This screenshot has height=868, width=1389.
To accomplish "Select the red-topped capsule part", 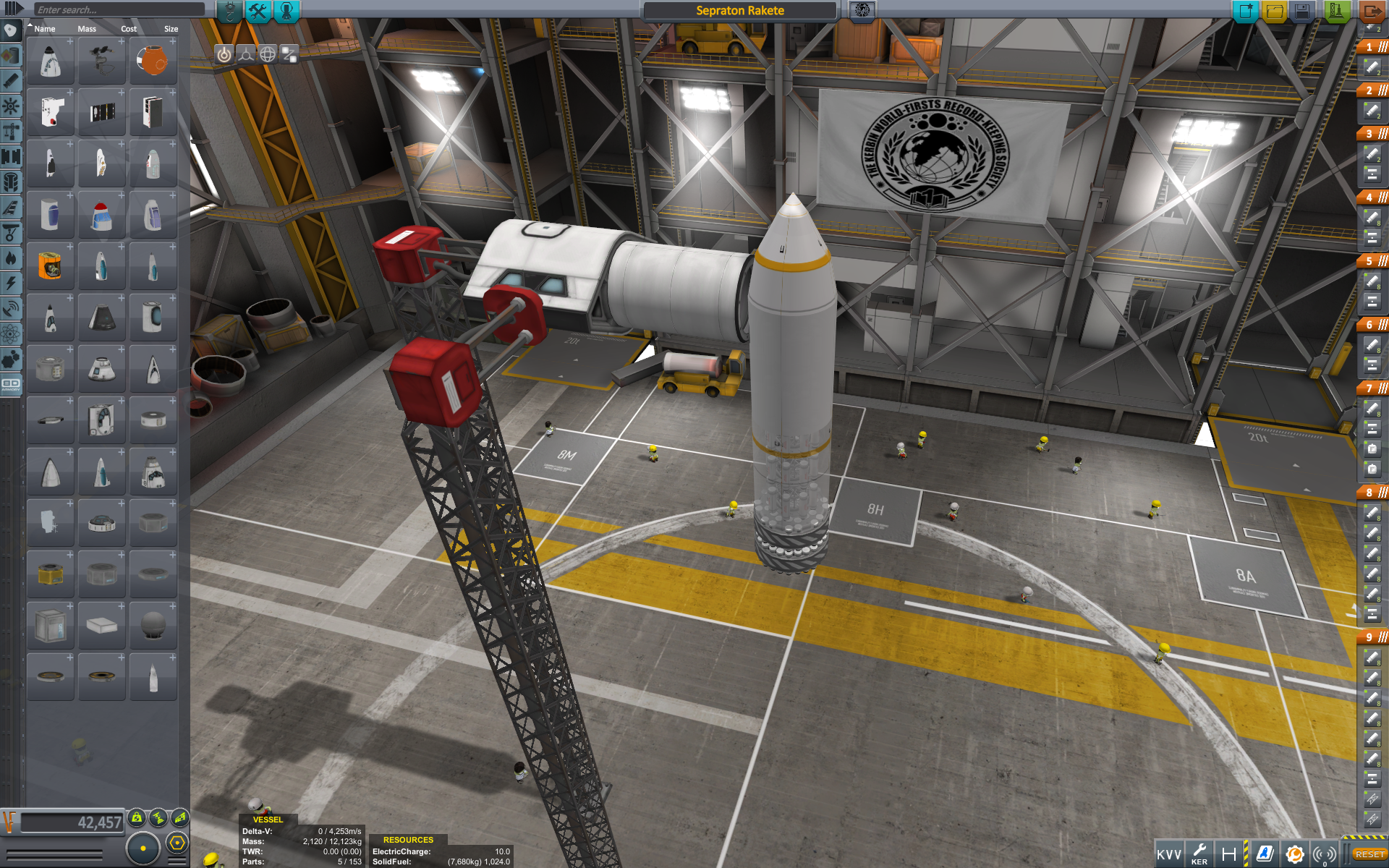I will tap(101, 216).
